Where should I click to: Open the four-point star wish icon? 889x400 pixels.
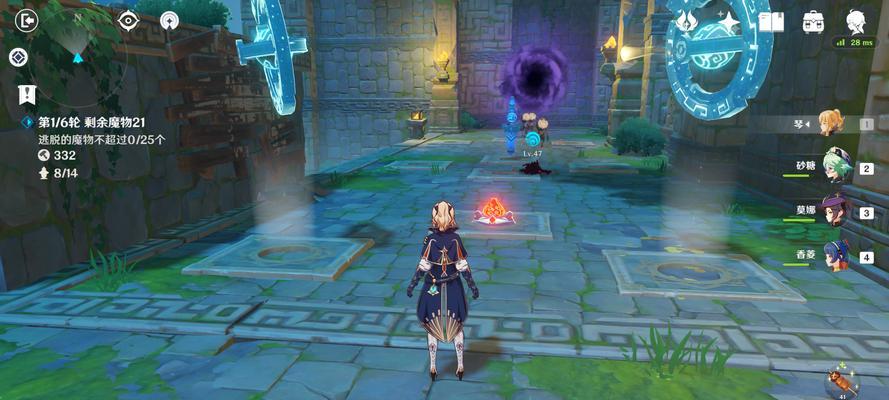729,22
